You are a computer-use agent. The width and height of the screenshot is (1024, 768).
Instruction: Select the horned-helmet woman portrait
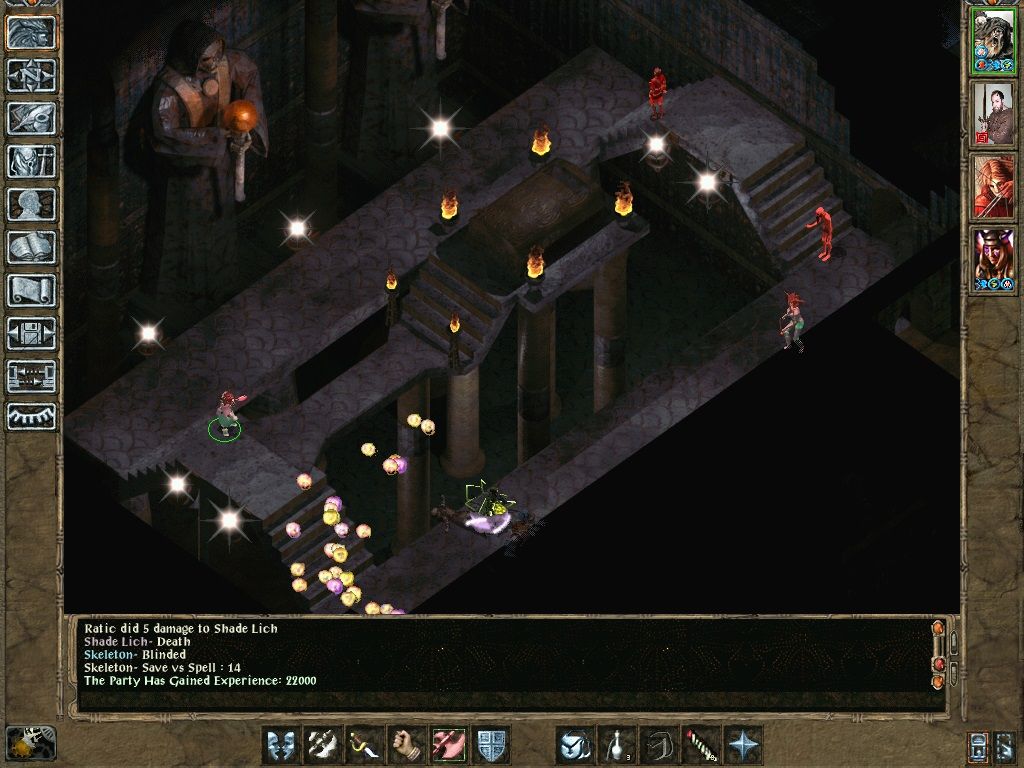pos(993,260)
